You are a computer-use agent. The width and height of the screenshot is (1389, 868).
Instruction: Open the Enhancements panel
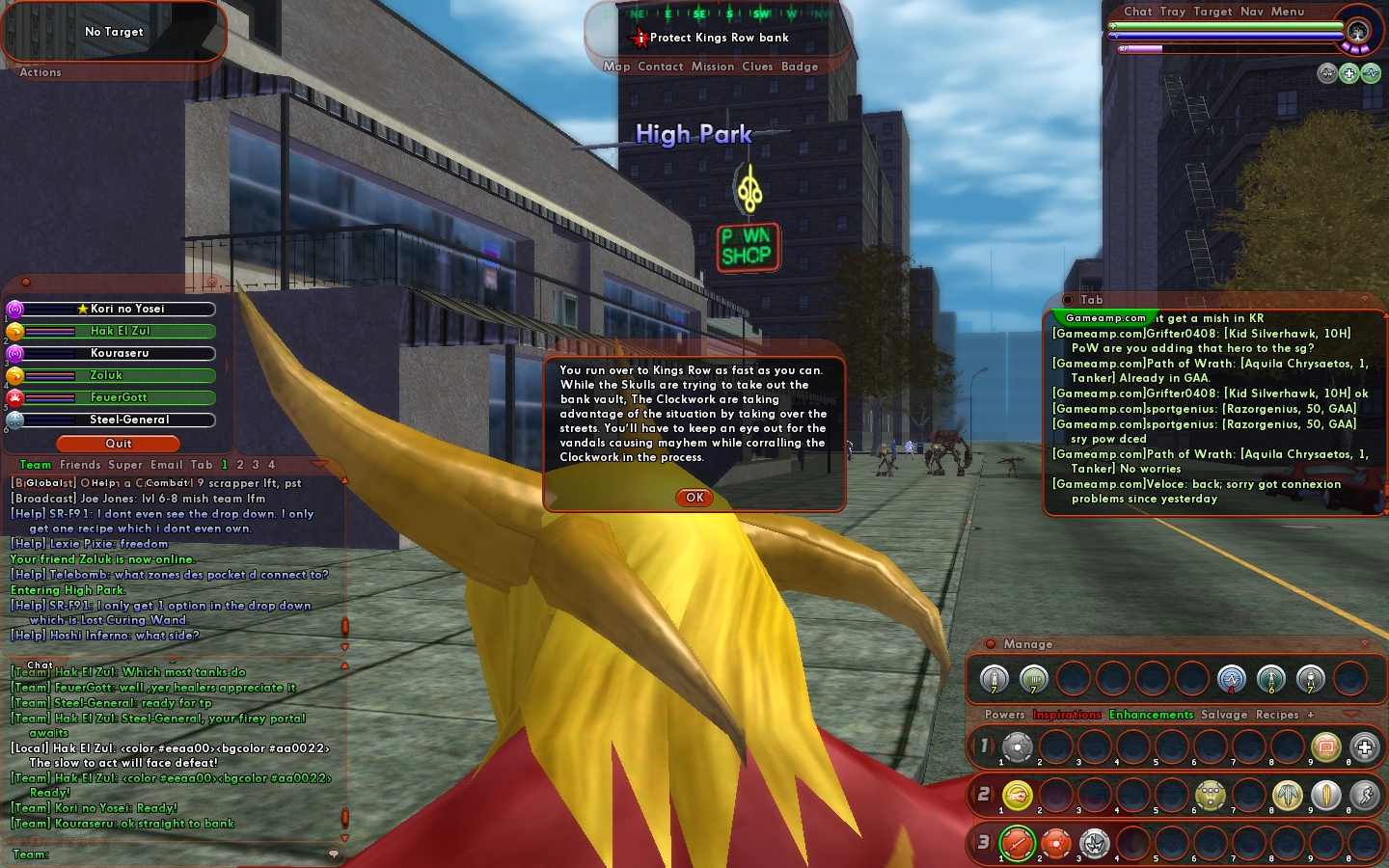click(x=1151, y=715)
